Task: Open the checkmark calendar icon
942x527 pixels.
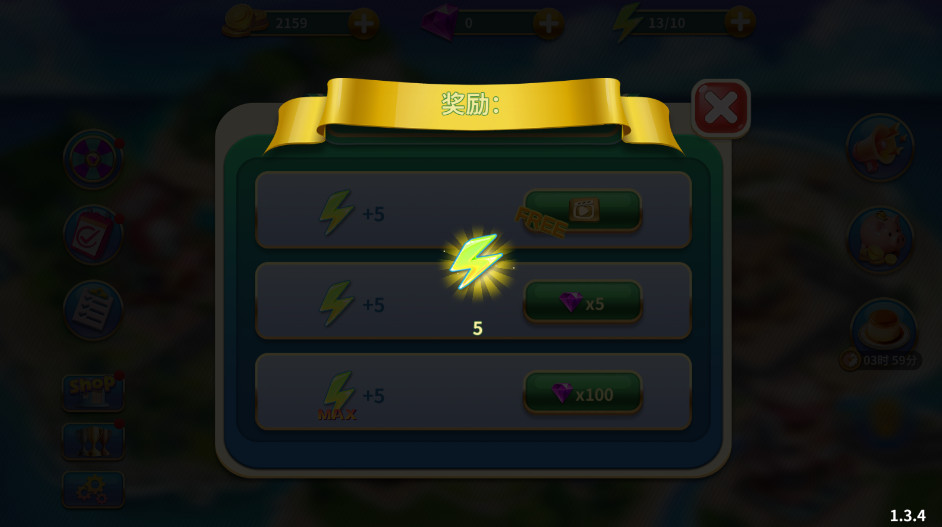Action: coord(93,235)
